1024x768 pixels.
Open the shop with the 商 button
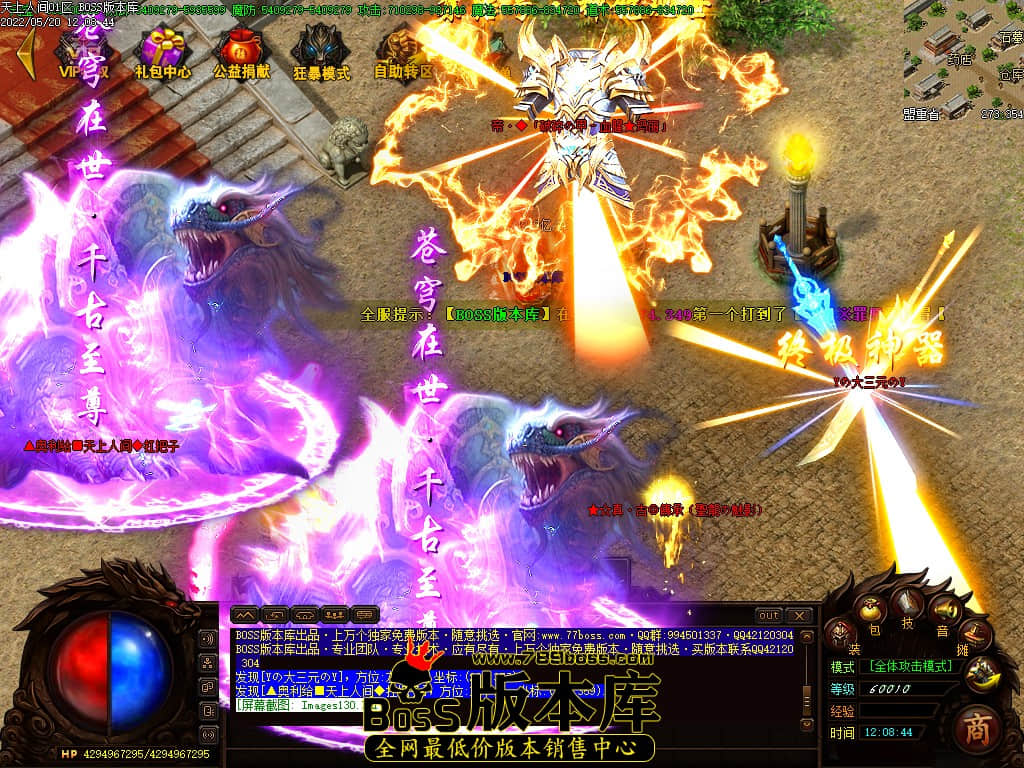[x=977, y=729]
